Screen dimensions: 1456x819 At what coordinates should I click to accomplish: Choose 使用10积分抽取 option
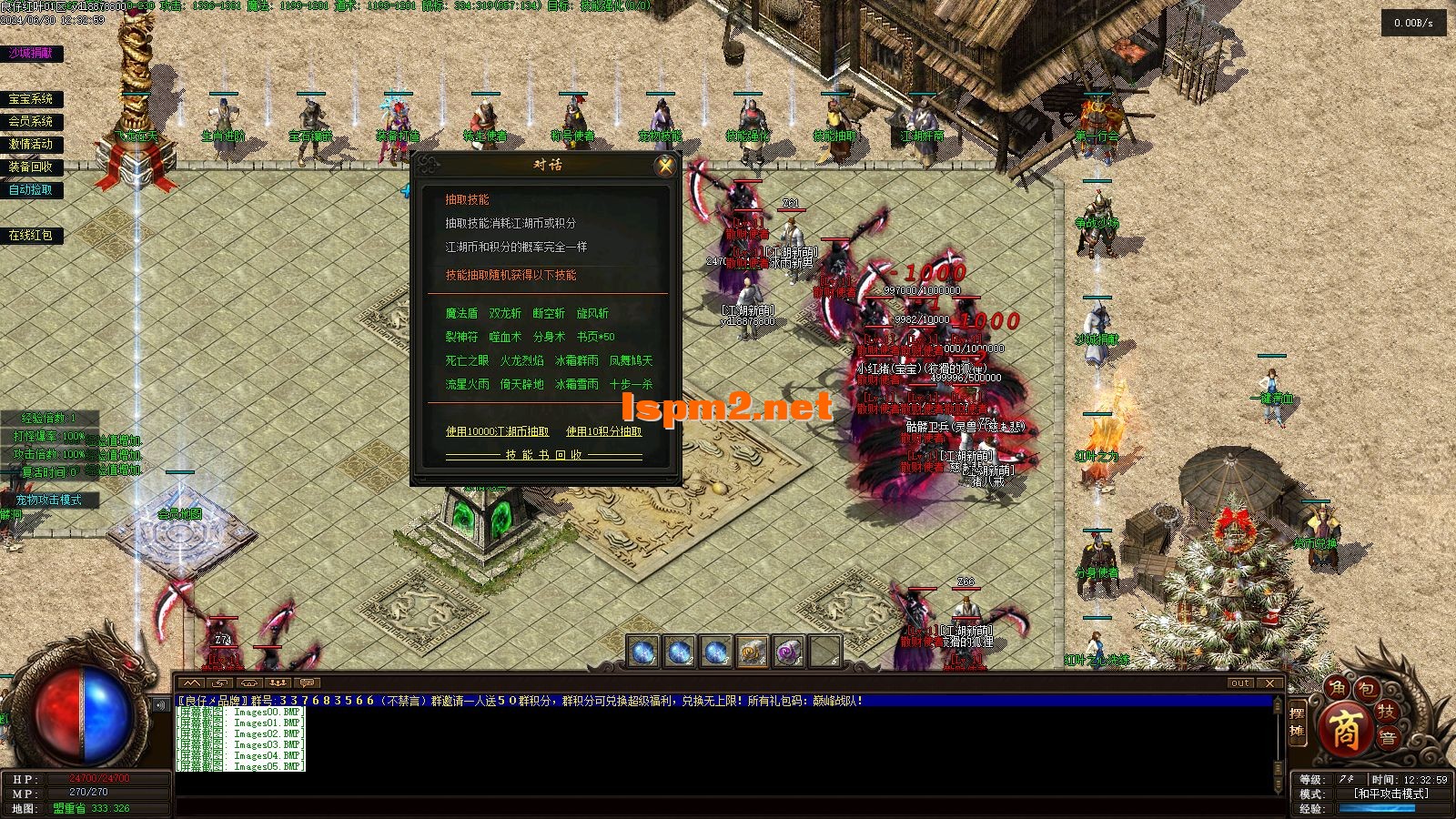click(603, 431)
